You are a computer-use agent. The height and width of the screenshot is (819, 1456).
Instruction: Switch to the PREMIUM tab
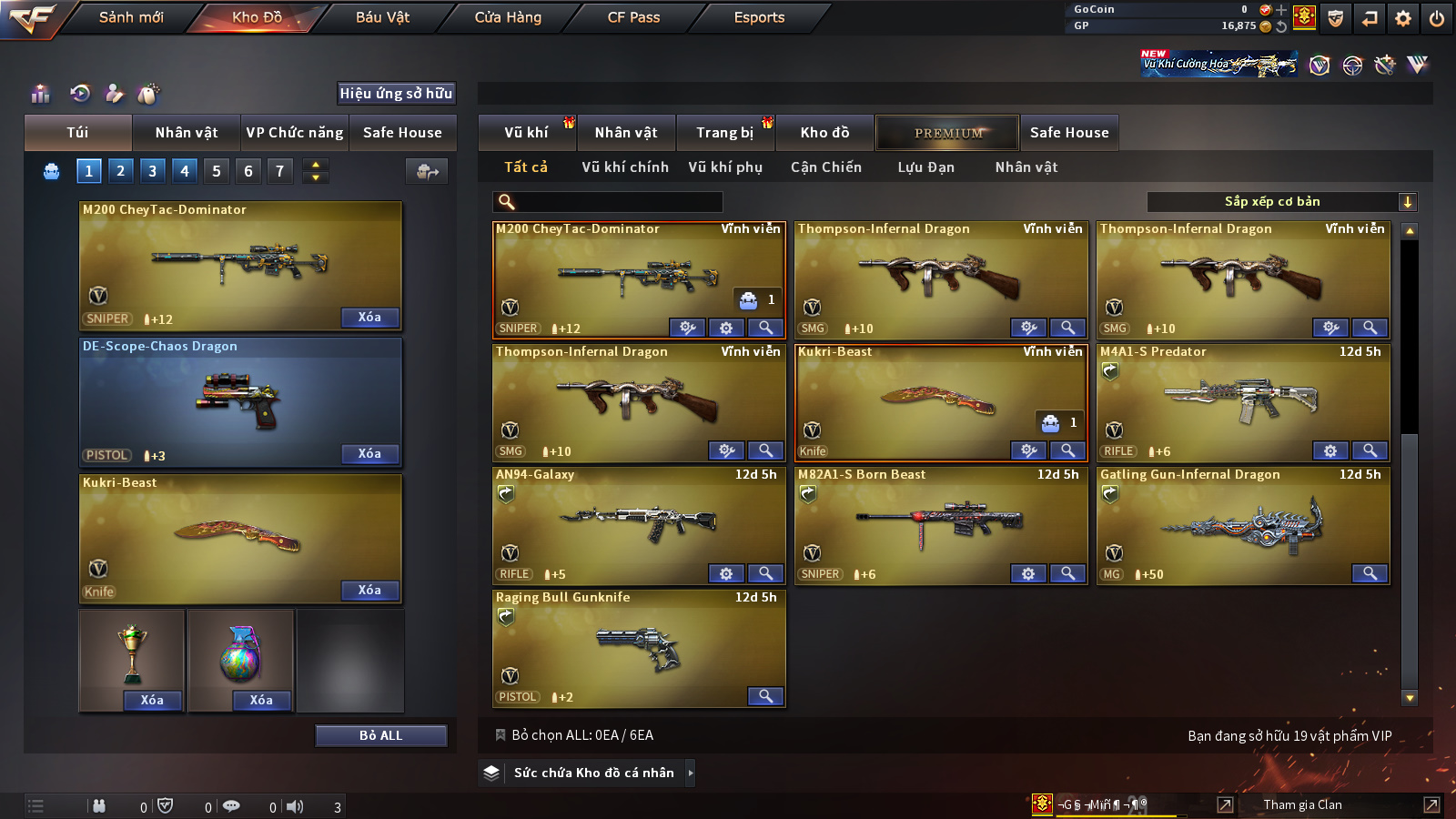tap(947, 133)
